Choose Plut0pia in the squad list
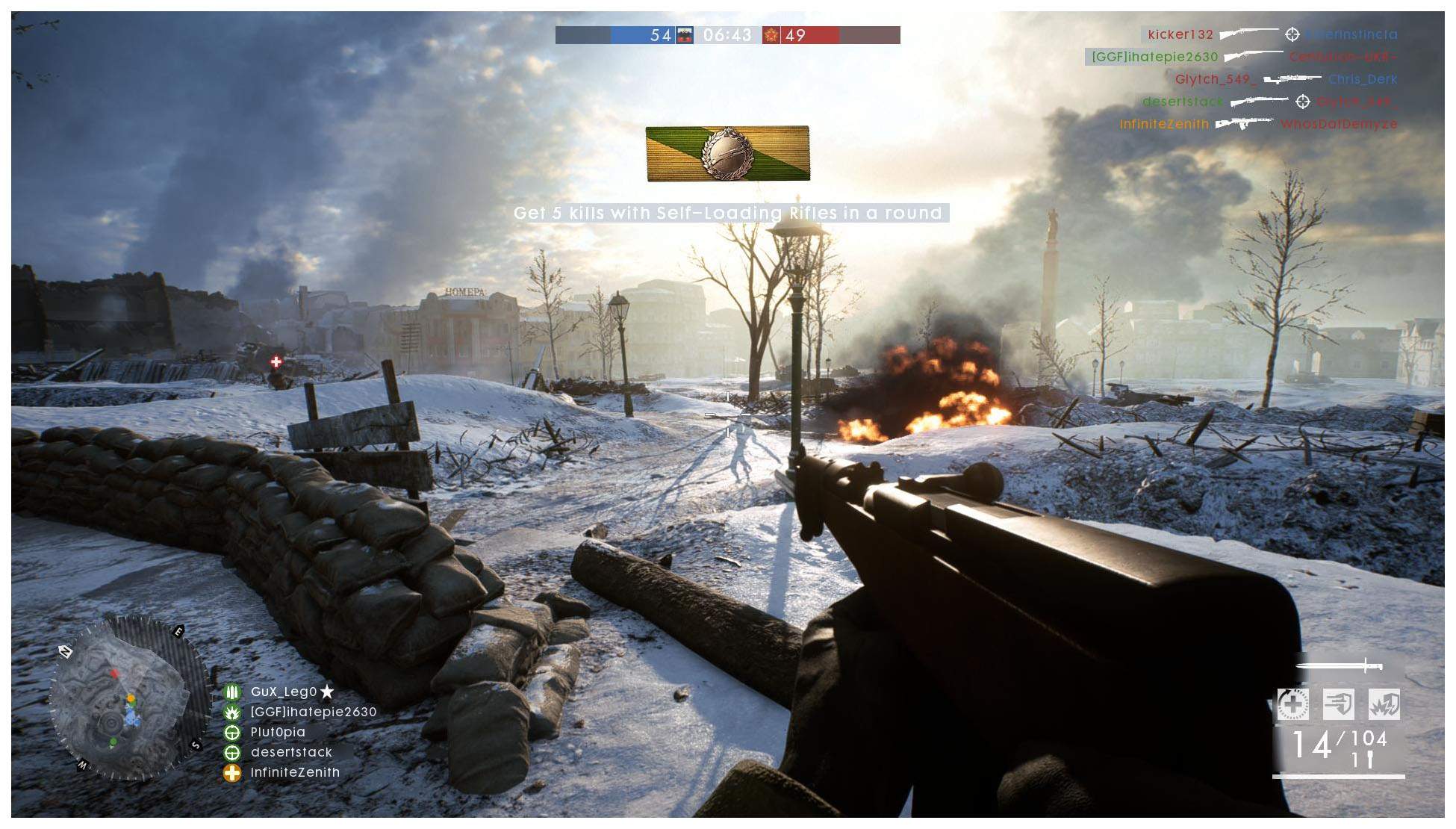The image size is (1456, 829). [278, 733]
